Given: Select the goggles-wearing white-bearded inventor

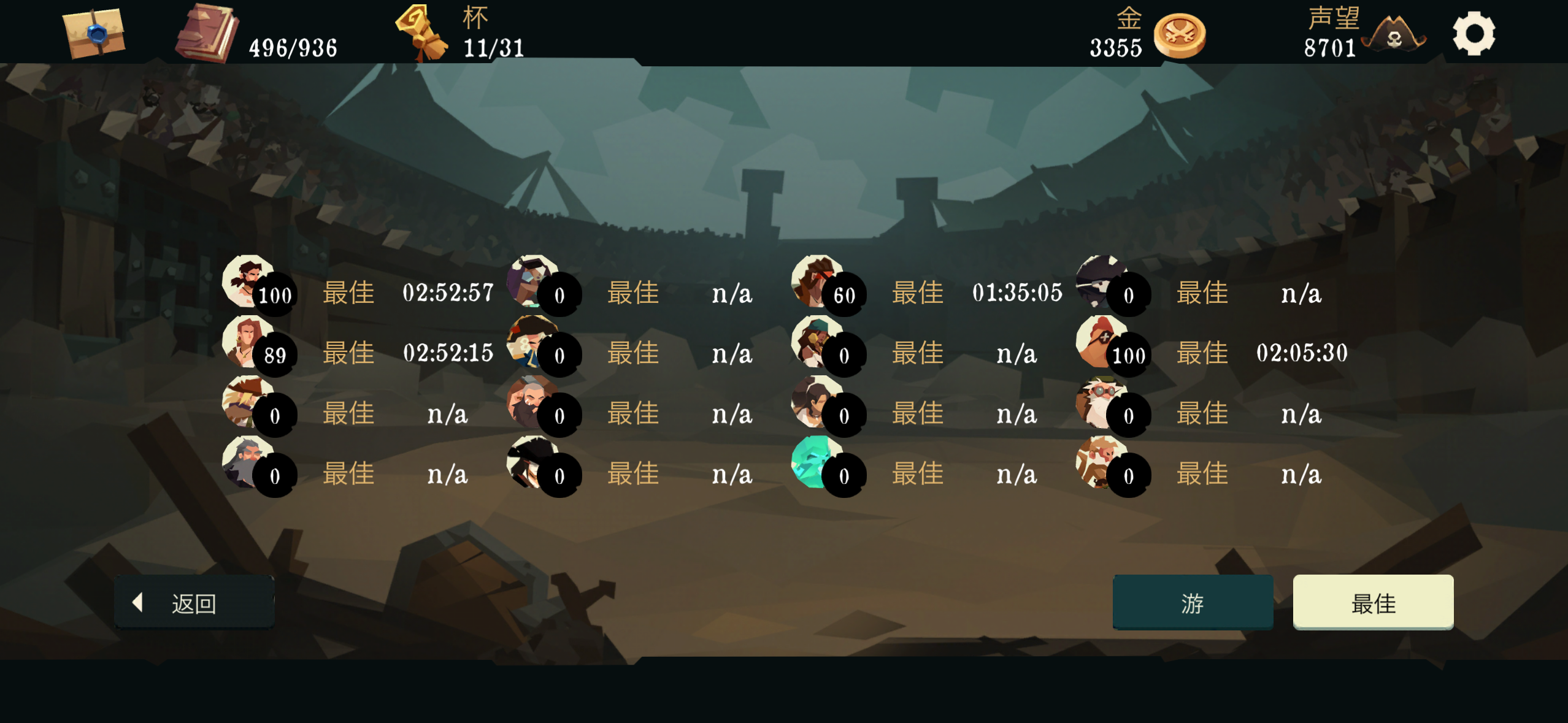Looking at the screenshot, I should [x=1110, y=405].
